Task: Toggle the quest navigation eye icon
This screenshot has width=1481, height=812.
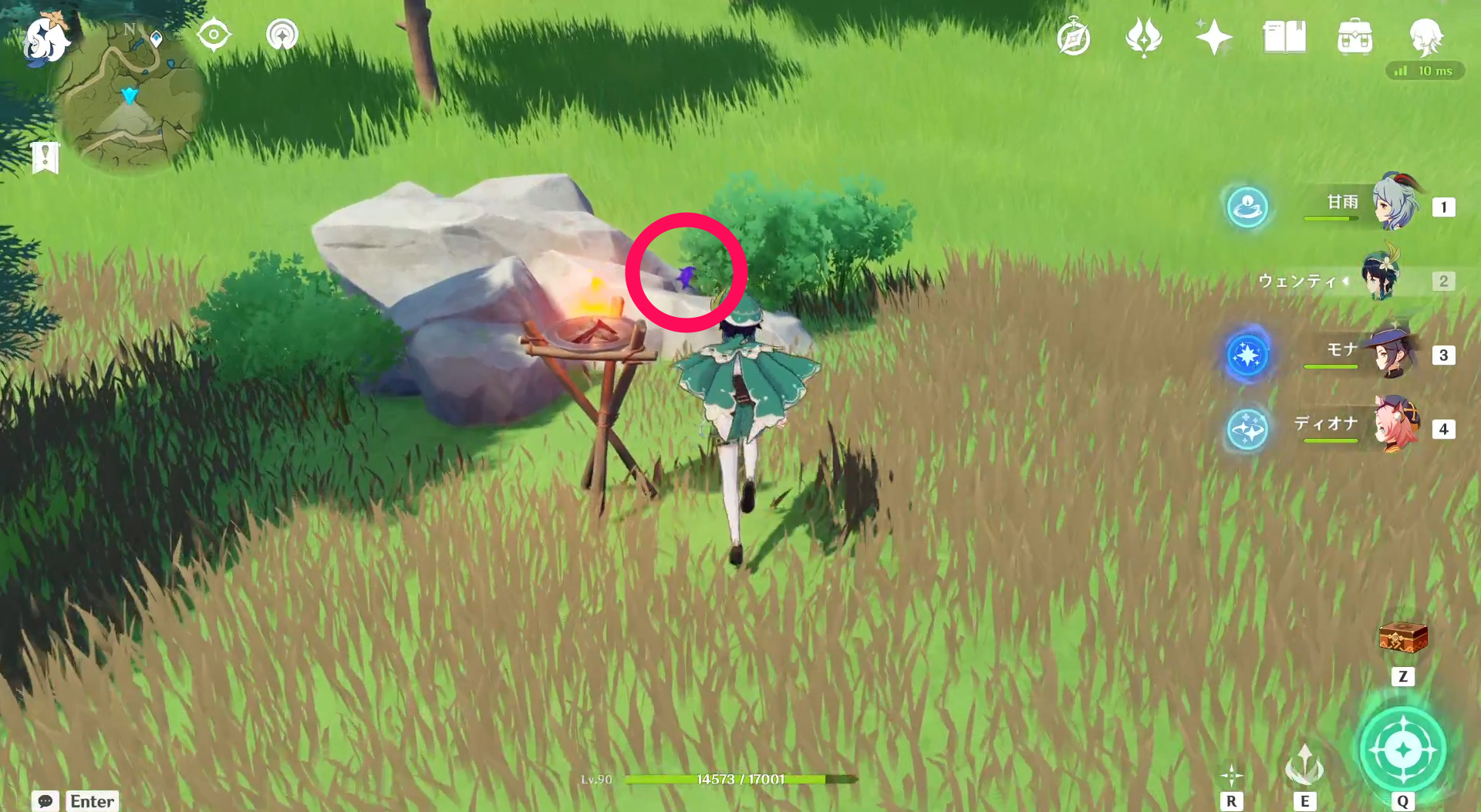Action: [x=214, y=35]
